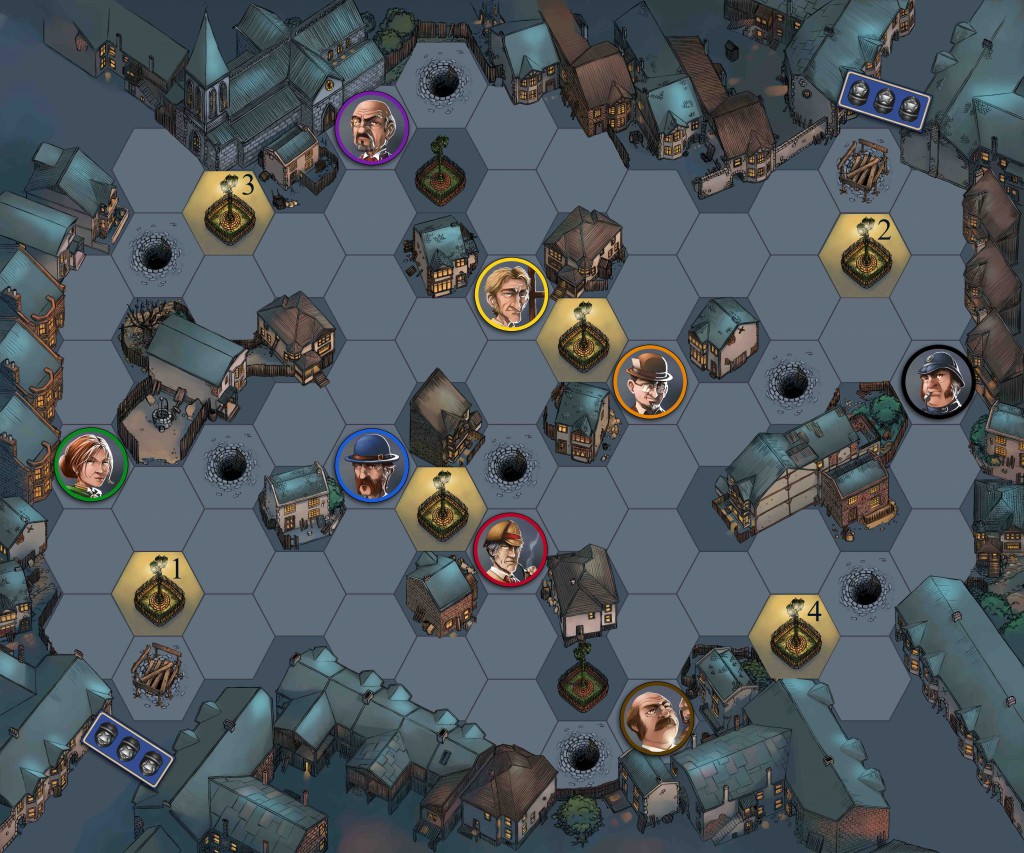
Task: Pick the green-ringed woman token
Action: coord(90,464)
